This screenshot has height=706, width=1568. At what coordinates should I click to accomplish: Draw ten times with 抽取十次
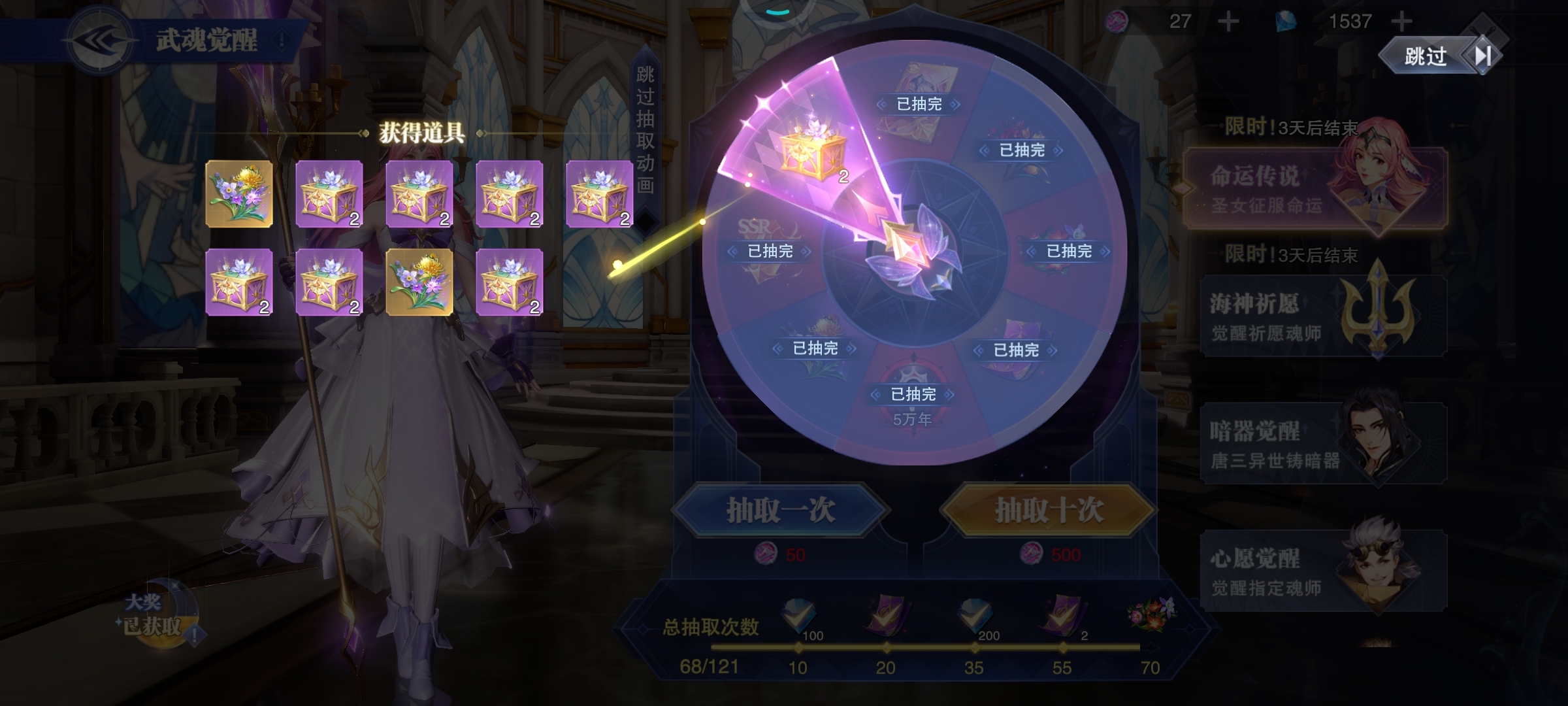tap(1049, 511)
